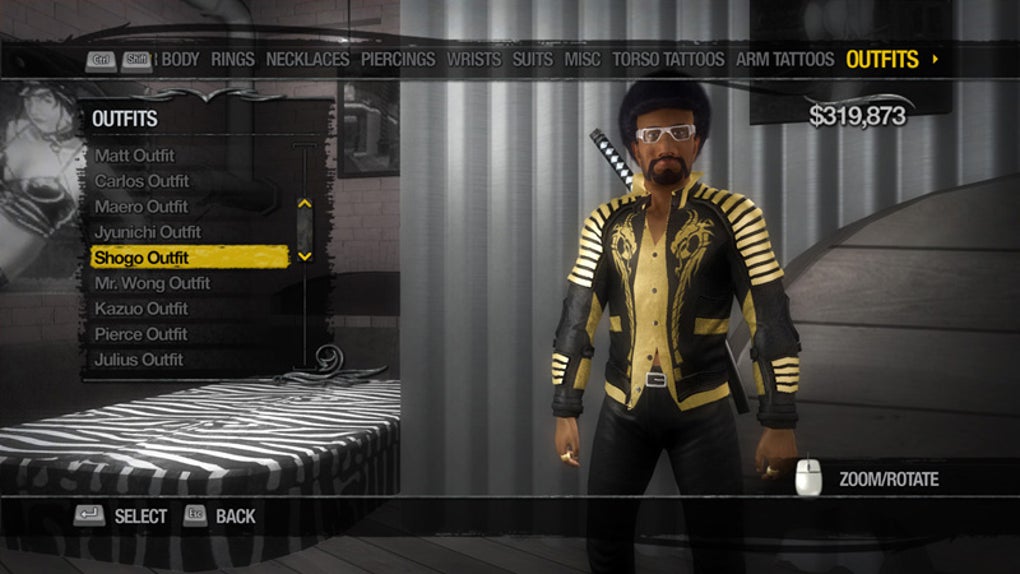1020x574 pixels.
Task: Click the highlighted Shogo Outfit
Action: click(x=141, y=258)
